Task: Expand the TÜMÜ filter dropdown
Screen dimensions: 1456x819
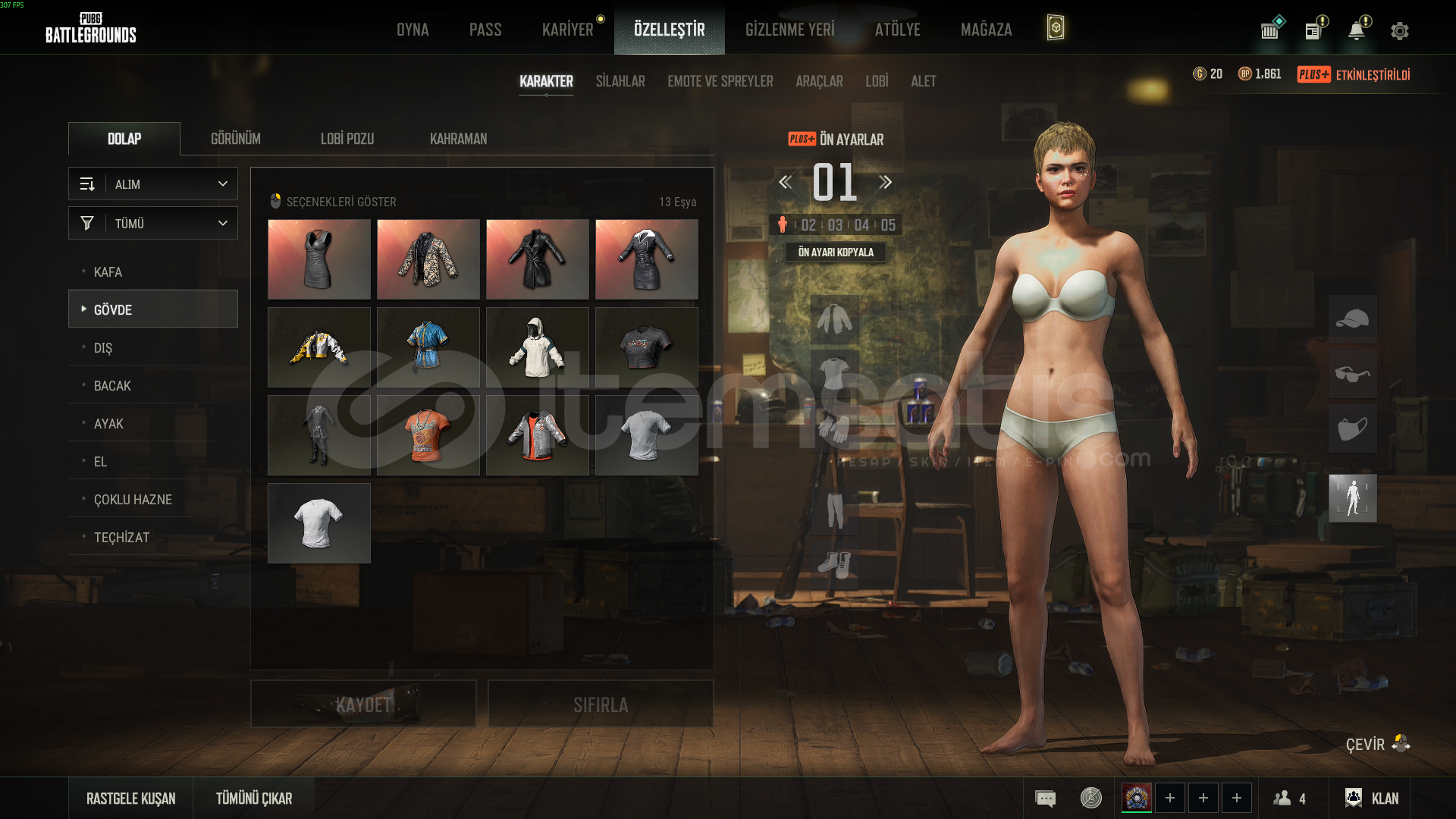Action: (x=153, y=224)
